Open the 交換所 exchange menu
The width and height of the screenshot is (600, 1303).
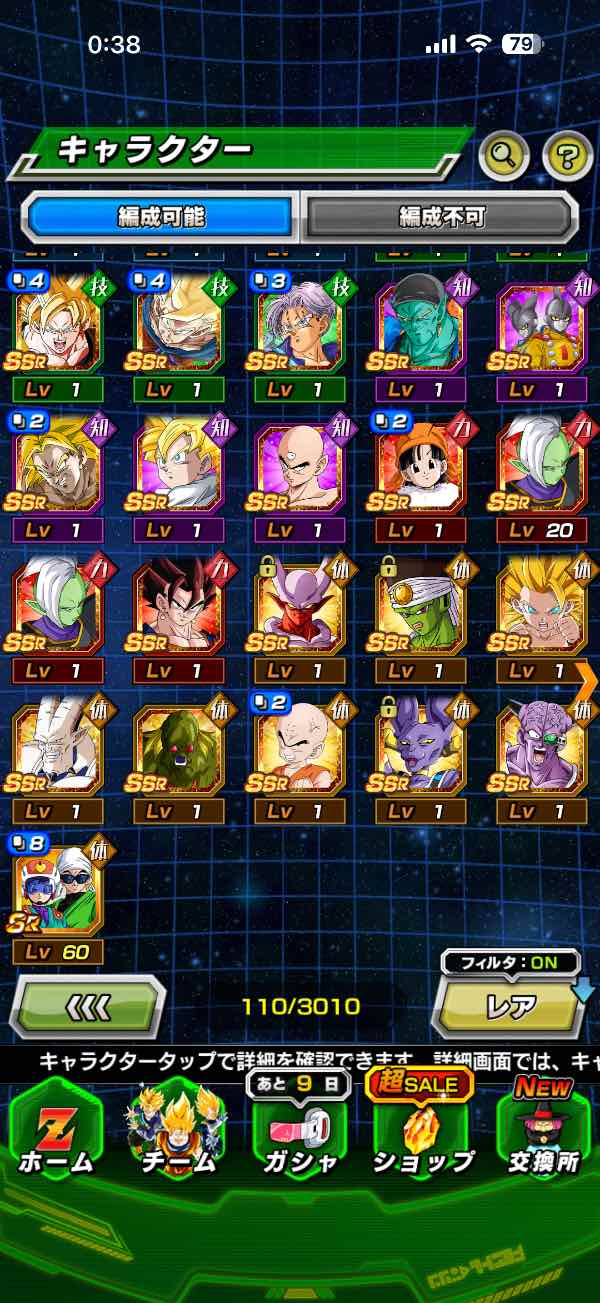(542, 1128)
